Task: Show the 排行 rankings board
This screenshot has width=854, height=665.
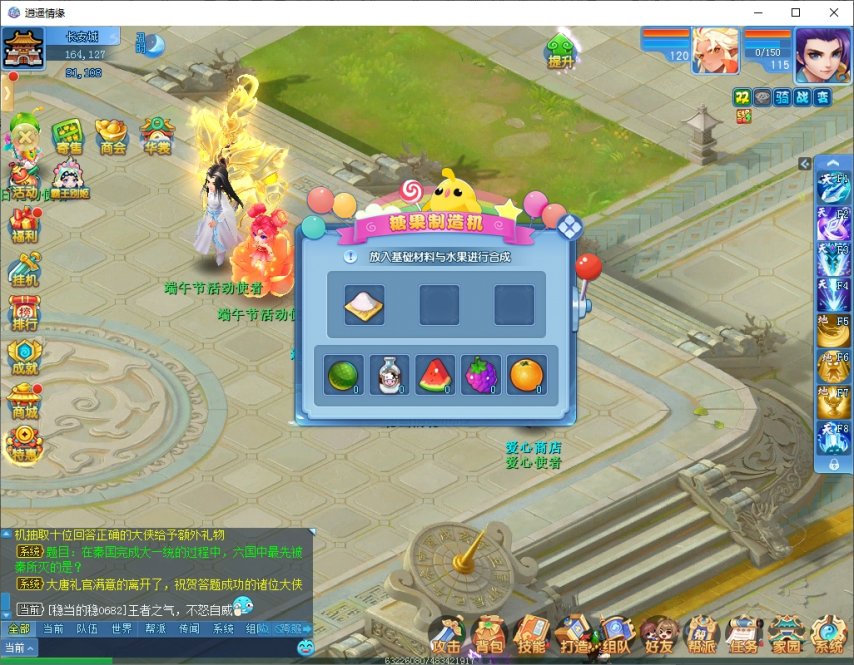Action: pyautogui.click(x=24, y=309)
